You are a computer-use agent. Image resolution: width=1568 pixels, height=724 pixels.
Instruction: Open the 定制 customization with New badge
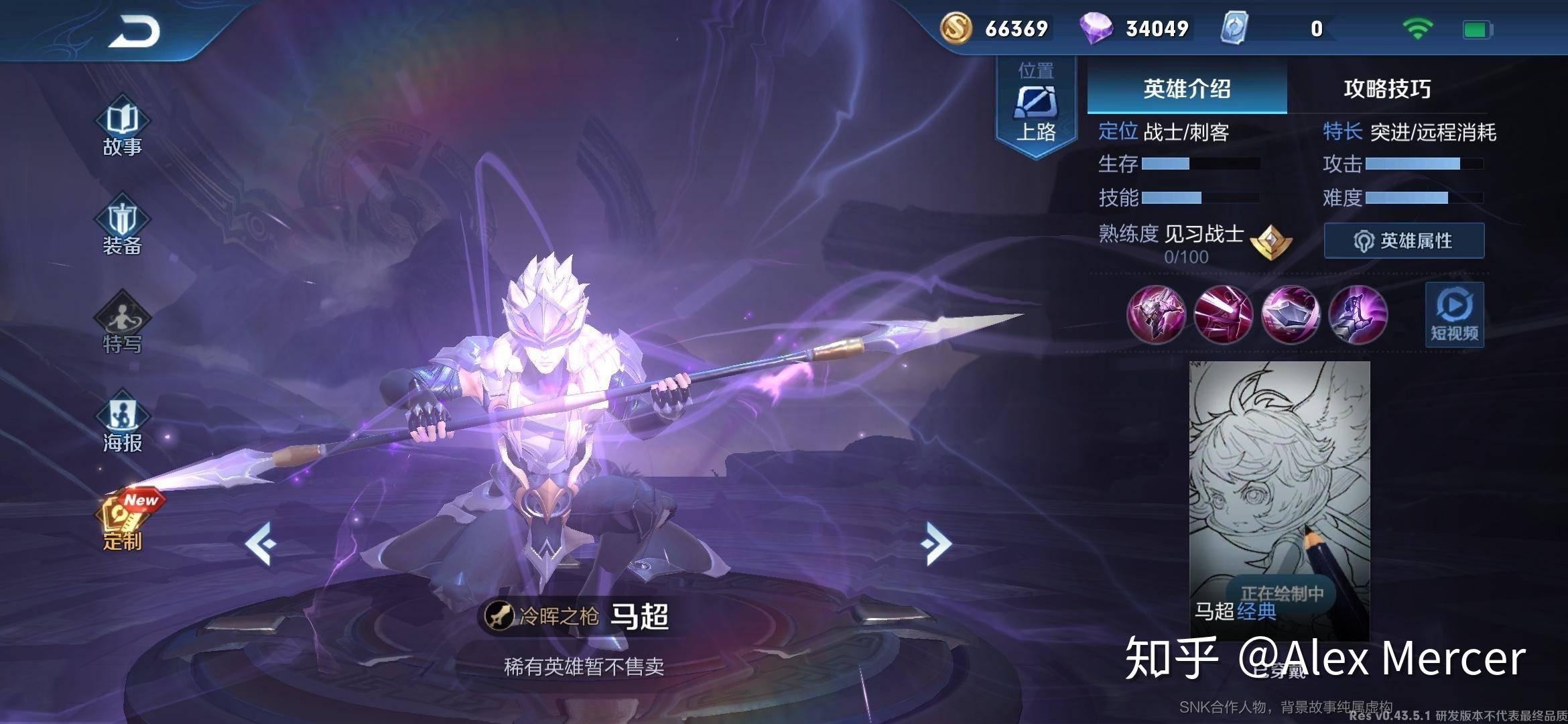[123, 520]
